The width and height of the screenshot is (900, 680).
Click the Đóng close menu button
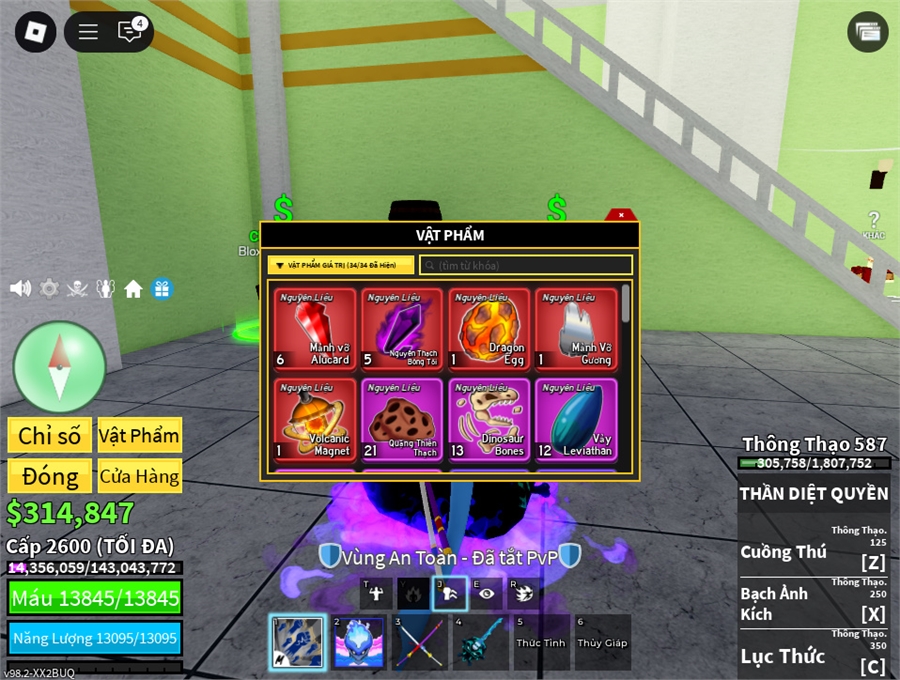click(49, 476)
